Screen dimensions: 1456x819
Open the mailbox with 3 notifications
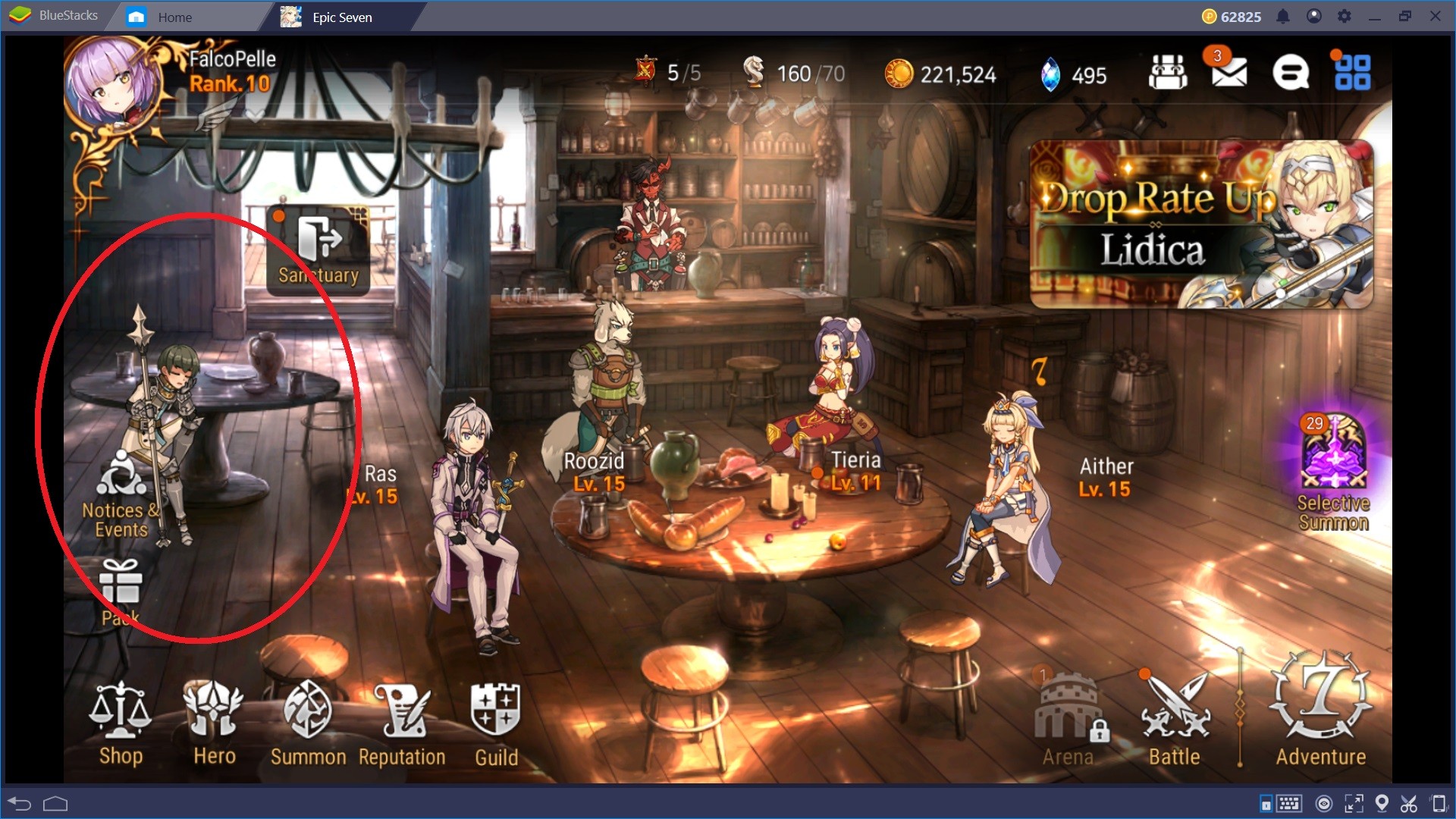[x=1230, y=72]
